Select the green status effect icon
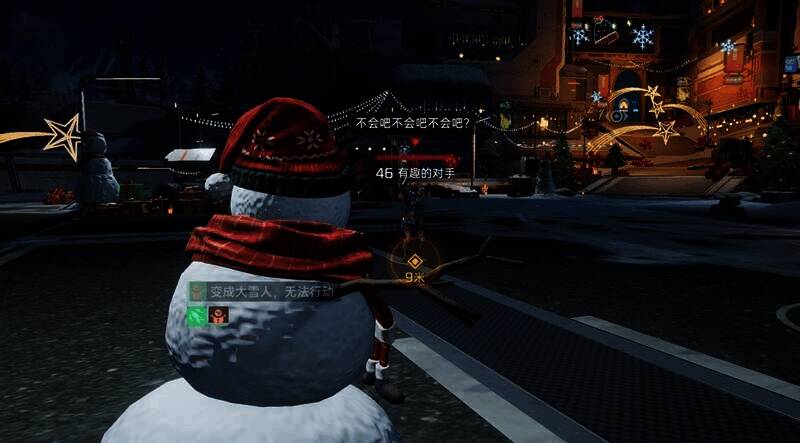The width and height of the screenshot is (800, 443). pos(198,314)
